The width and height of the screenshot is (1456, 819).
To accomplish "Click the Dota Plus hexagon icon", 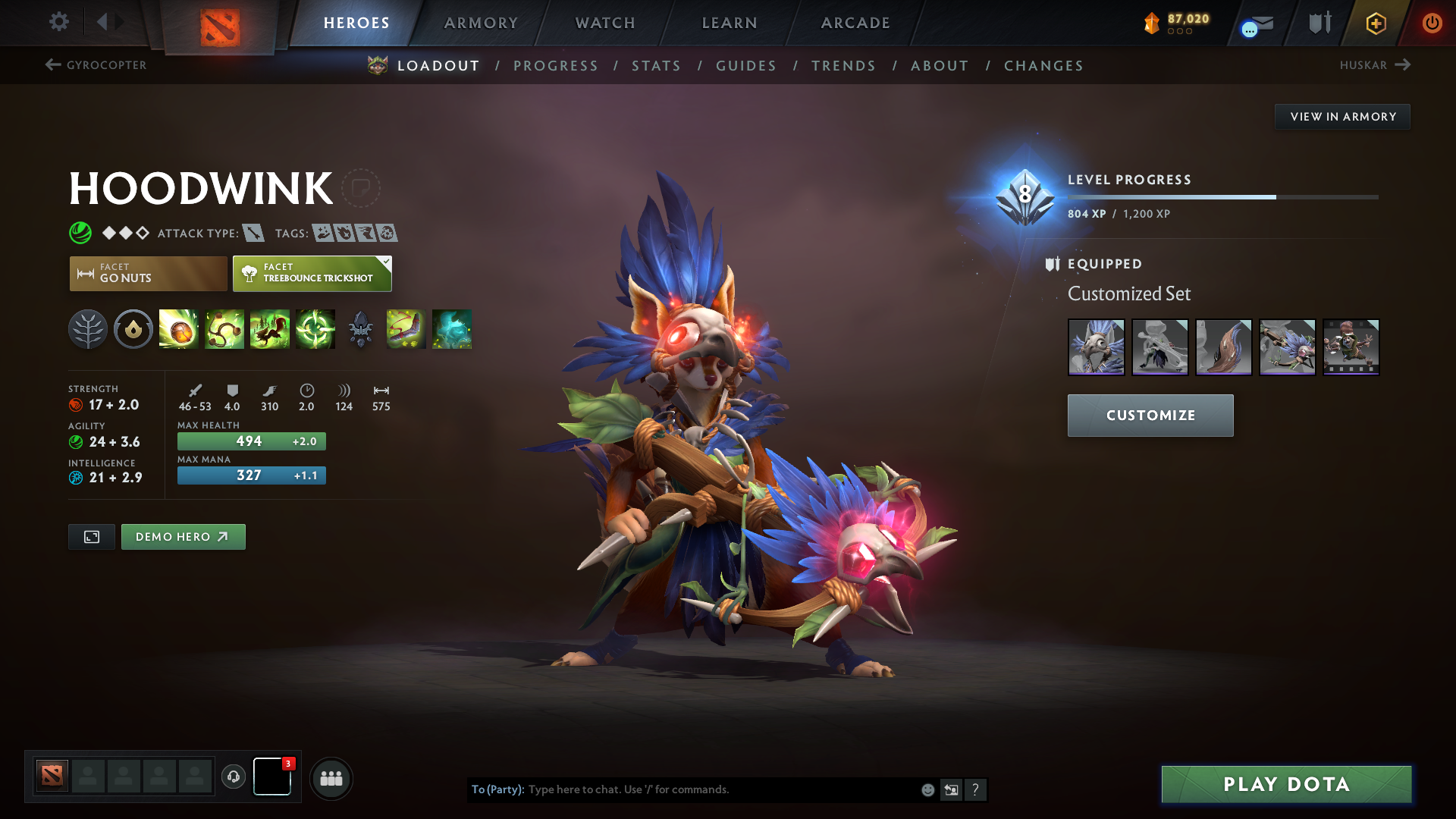I will point(1375,23).
